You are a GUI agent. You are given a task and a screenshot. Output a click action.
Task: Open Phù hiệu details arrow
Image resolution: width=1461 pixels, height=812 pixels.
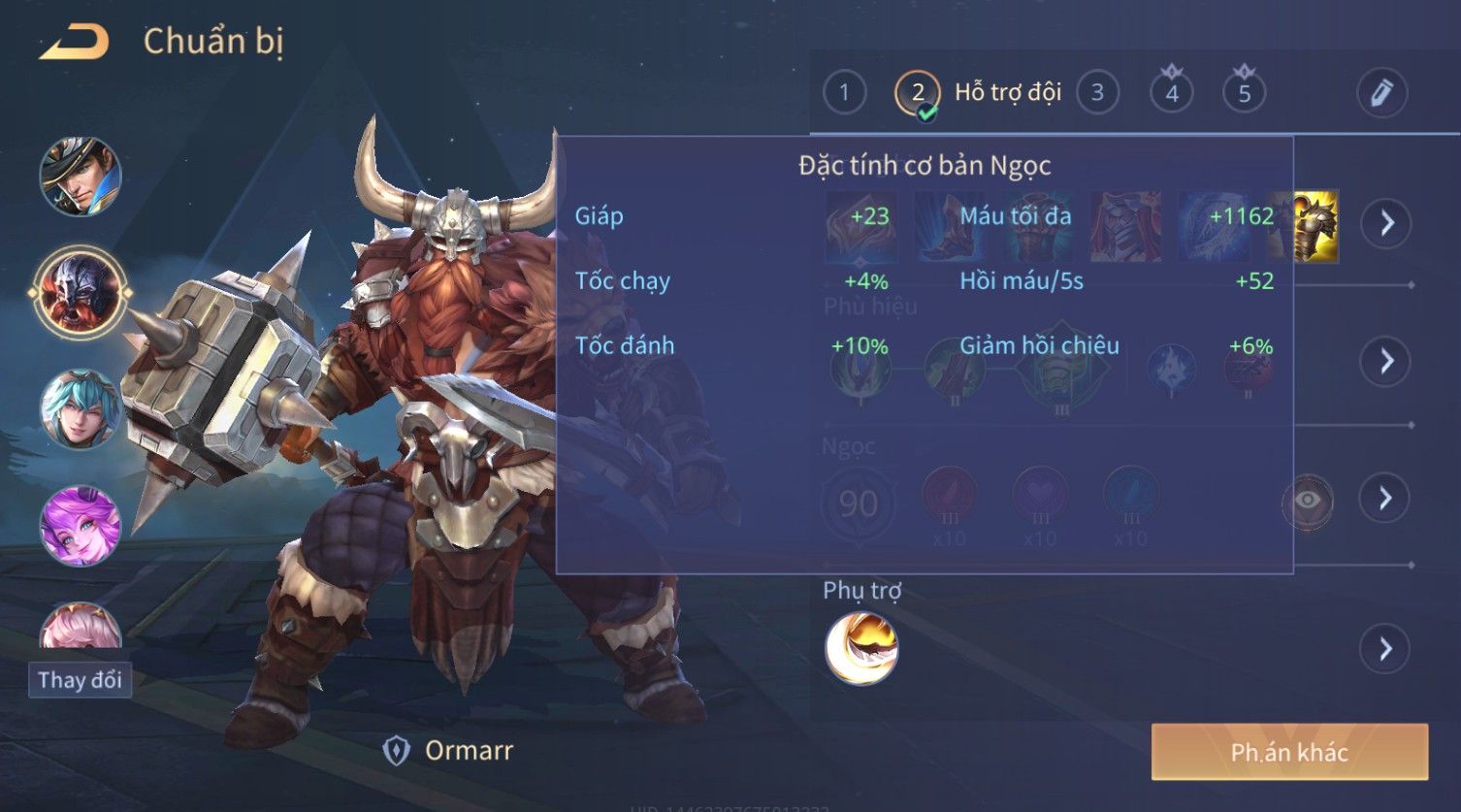1386,361
